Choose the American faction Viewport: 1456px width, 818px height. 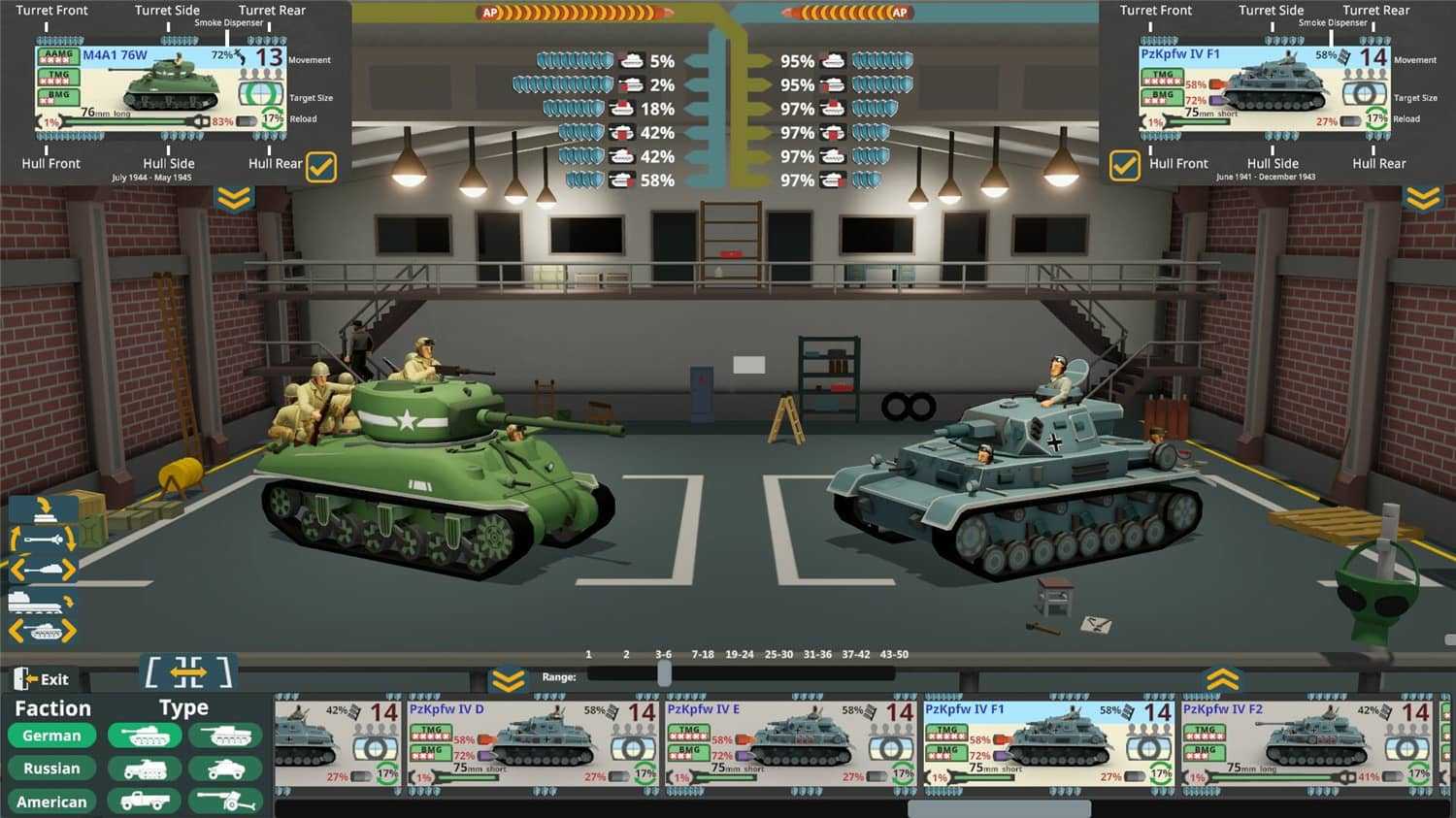(51, 802)
